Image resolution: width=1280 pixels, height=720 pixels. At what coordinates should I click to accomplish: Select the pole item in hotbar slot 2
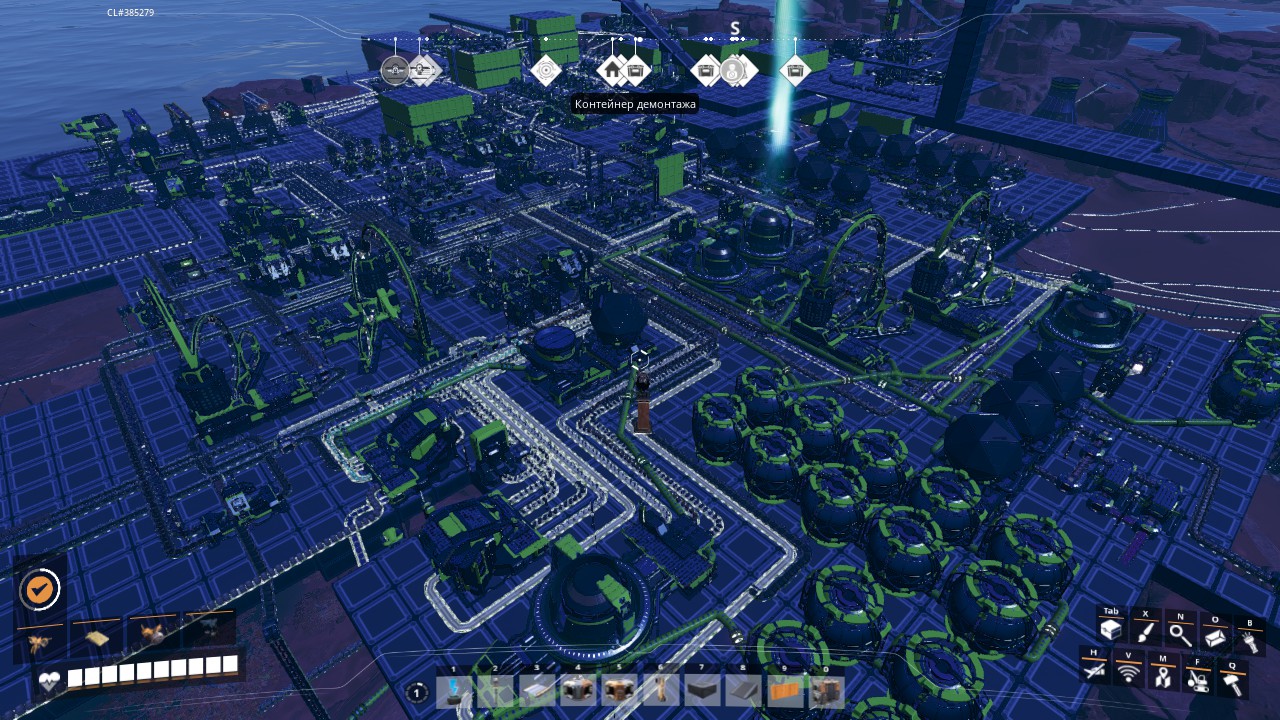(495, 690)
